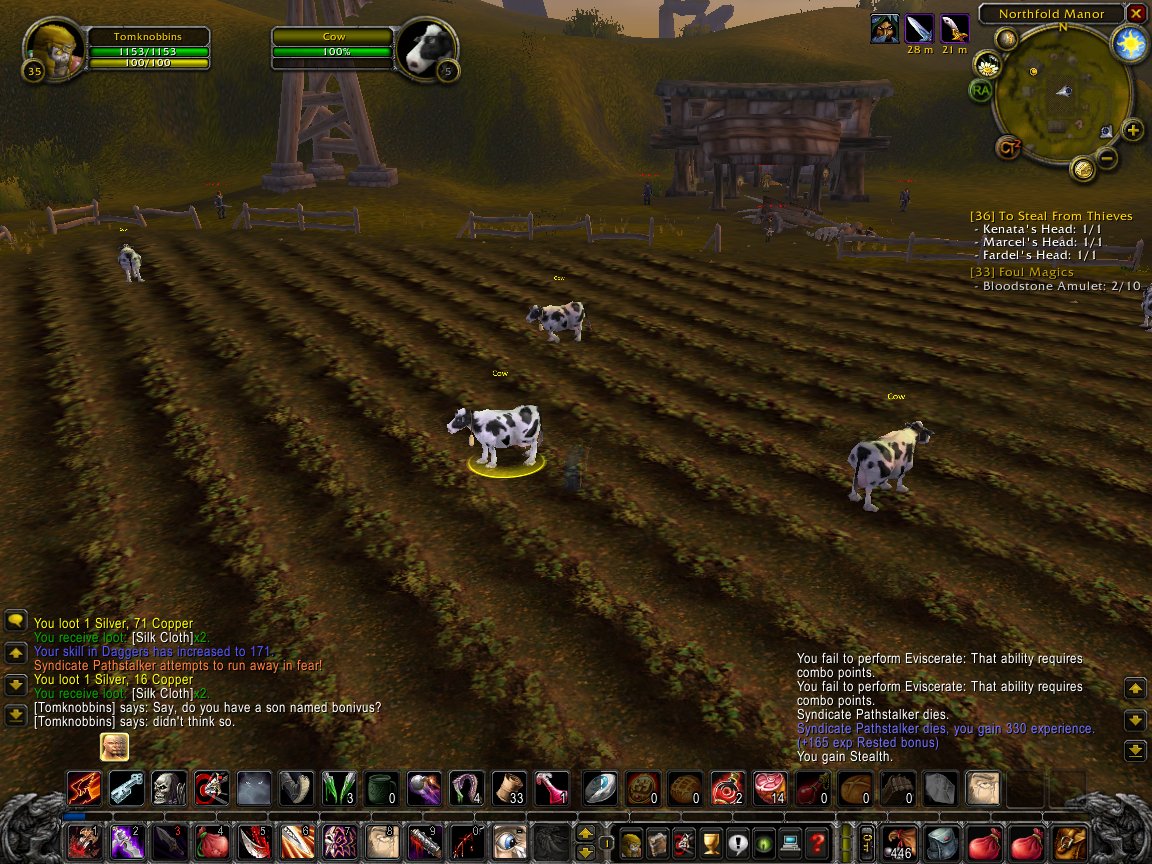This screenshot has height=864, width=1152.
Task: Open the character info micro button
Action: (632, 843)
